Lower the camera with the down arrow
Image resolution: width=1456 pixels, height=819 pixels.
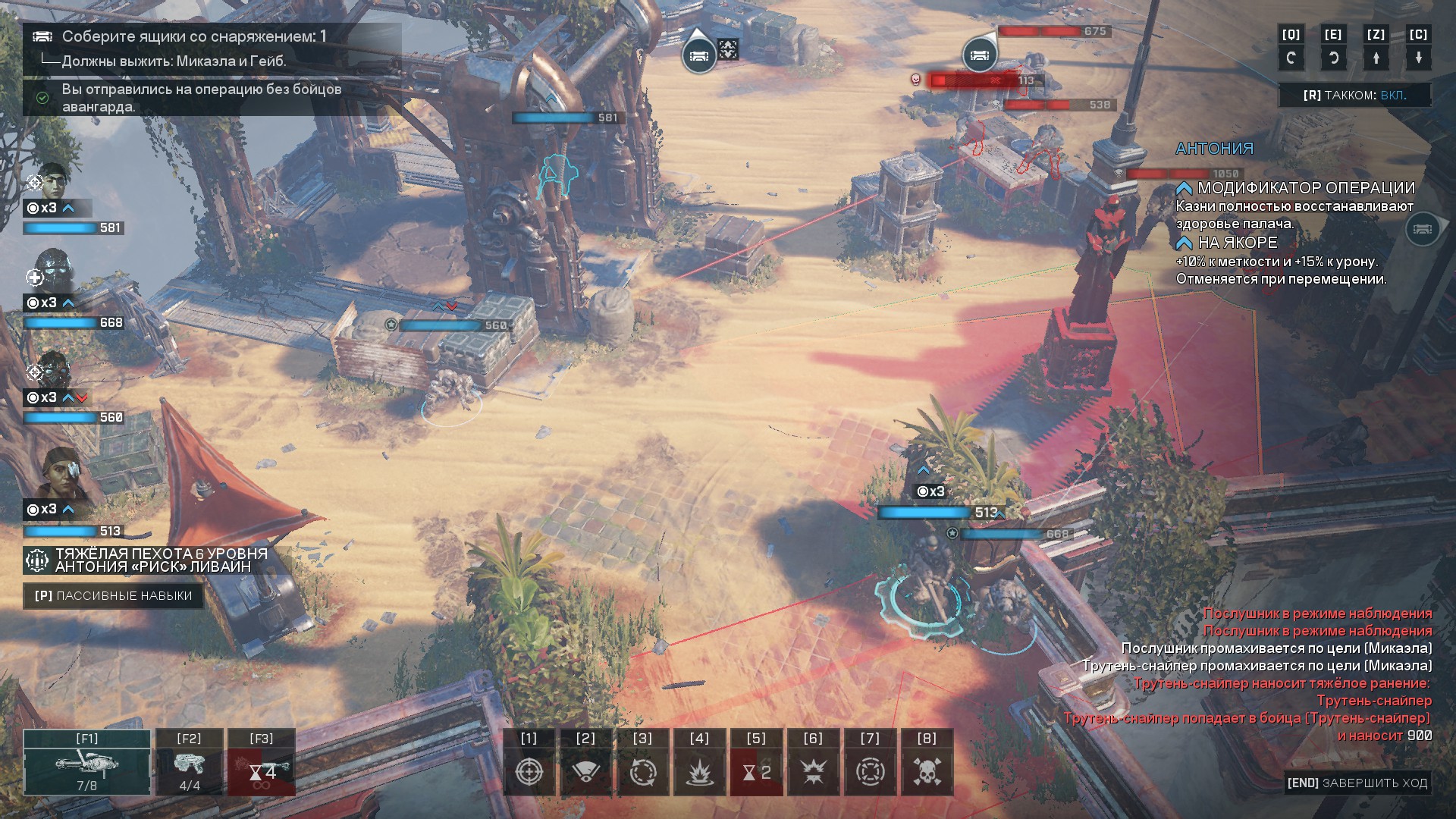1418,58
